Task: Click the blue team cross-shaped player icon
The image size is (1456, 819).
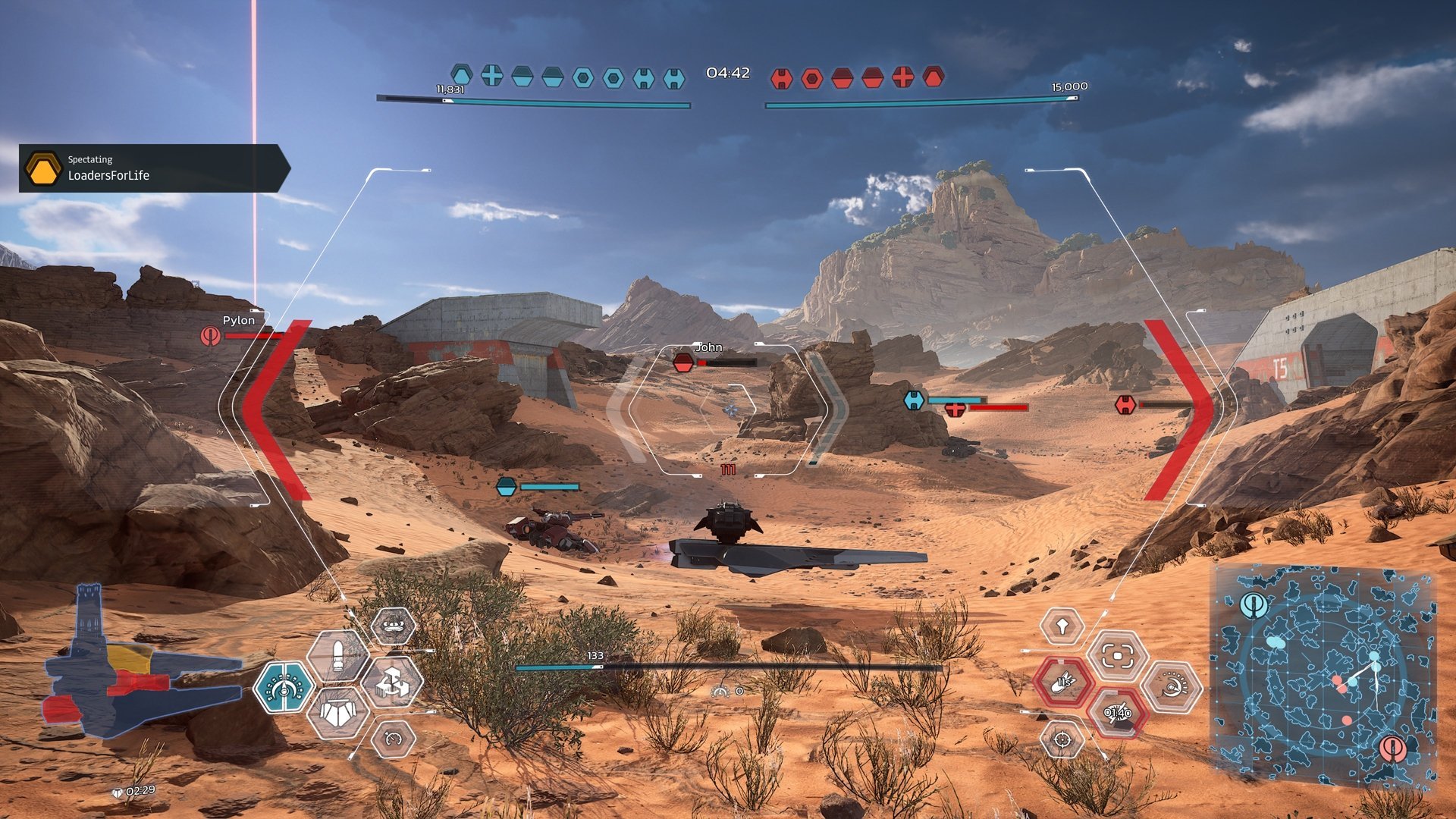Action: coord(492,76)
